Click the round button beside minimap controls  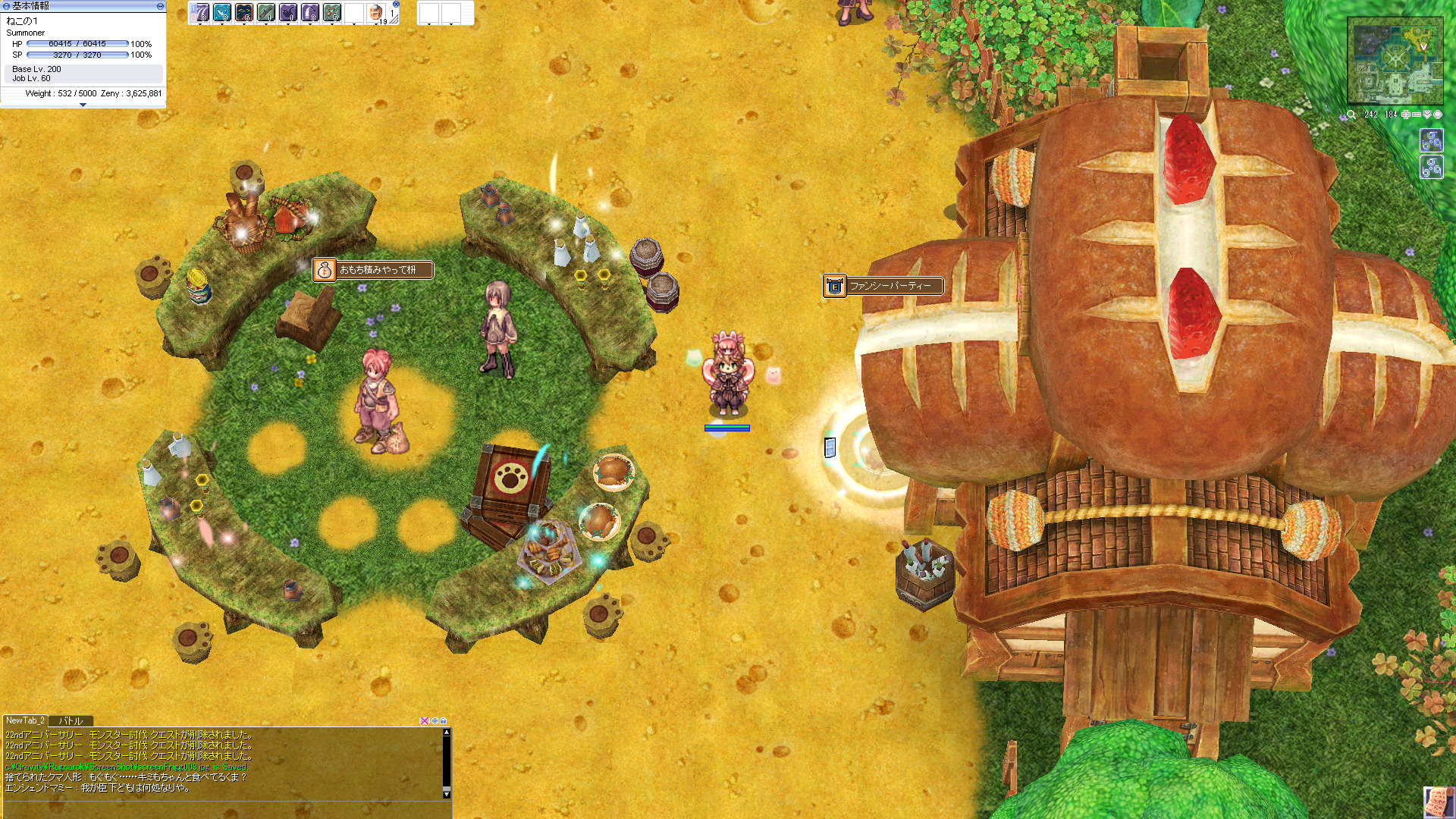(x=1437, y=115)
